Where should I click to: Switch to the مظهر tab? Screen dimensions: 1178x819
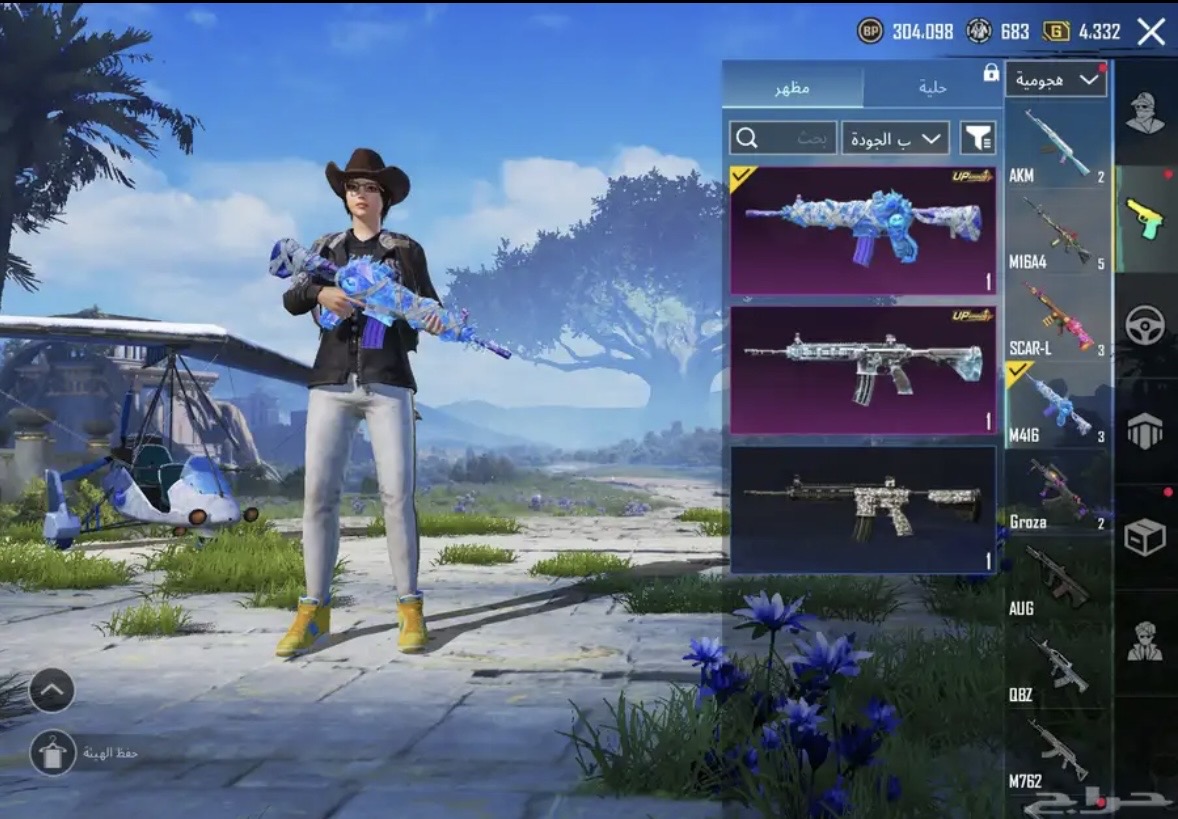792,88
